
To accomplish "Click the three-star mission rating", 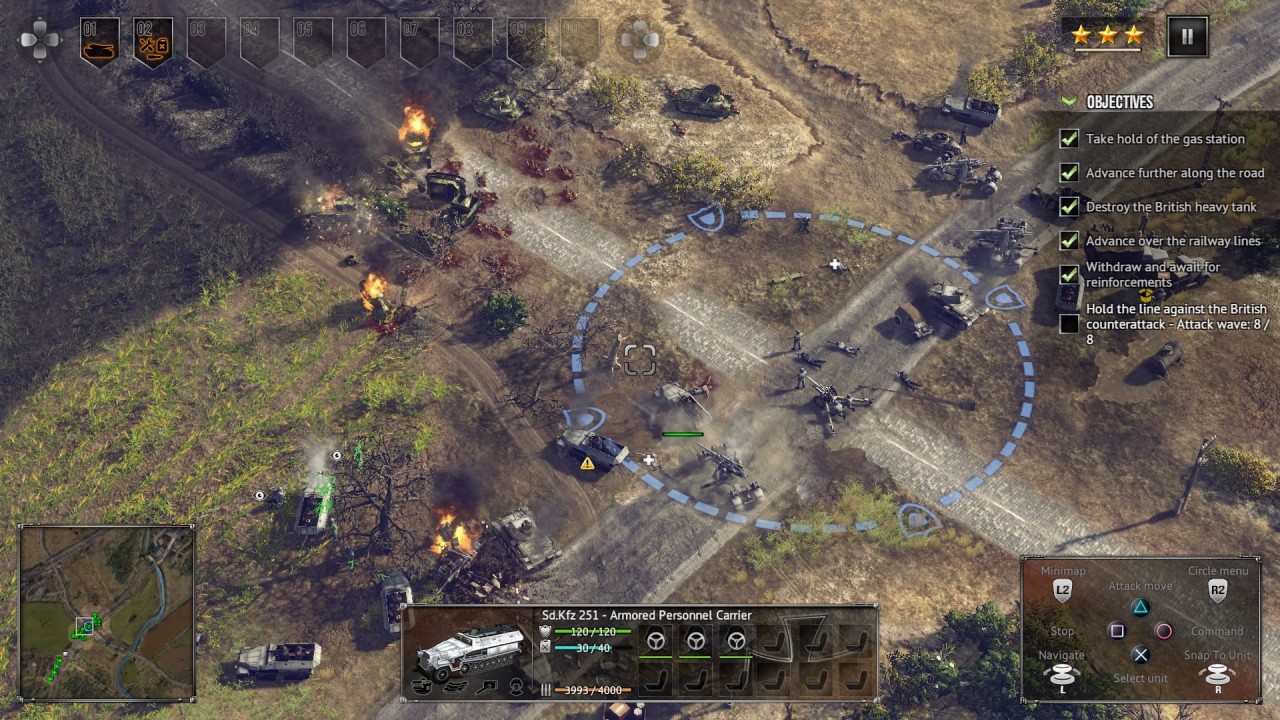I will [1107, 36].
